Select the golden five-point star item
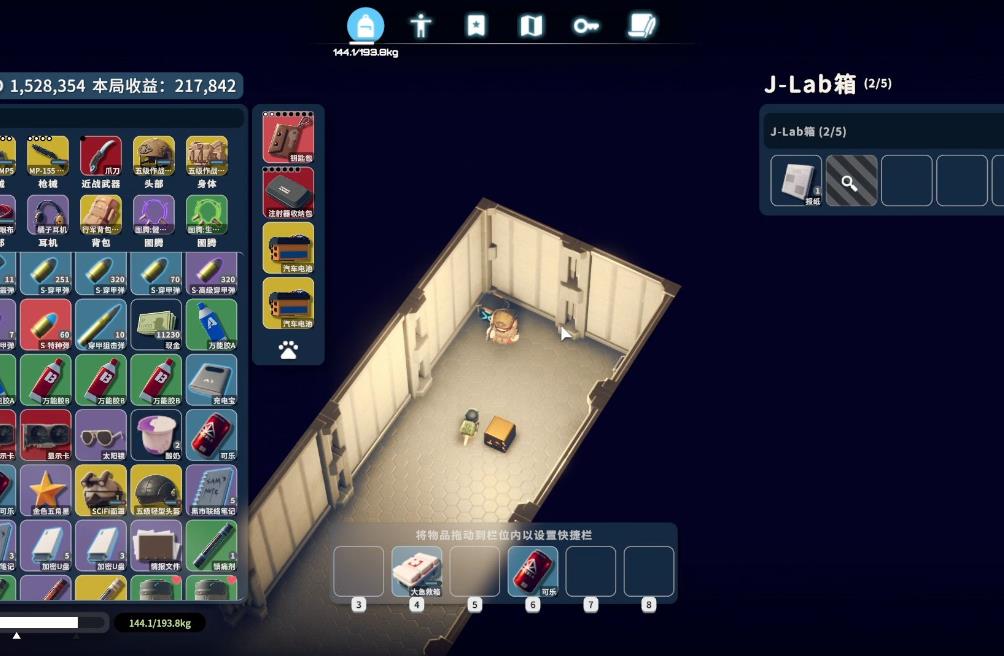1004x656 pixels. 45,490
